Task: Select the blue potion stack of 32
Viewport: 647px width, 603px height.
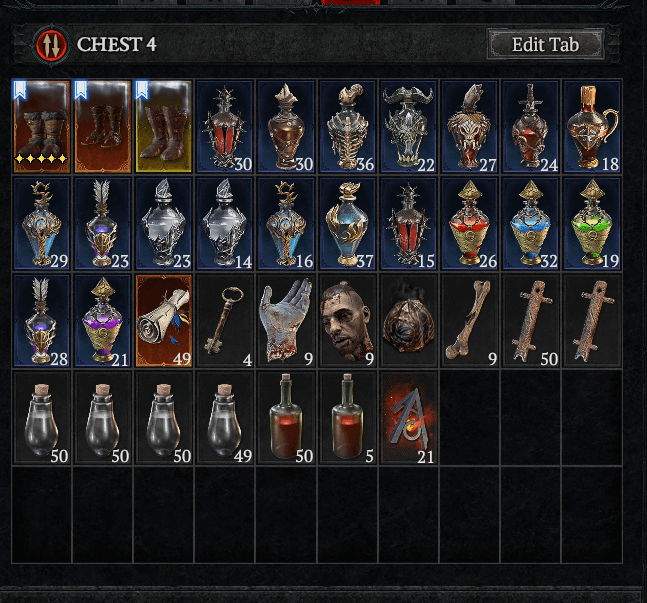Action: click(531, 223)
